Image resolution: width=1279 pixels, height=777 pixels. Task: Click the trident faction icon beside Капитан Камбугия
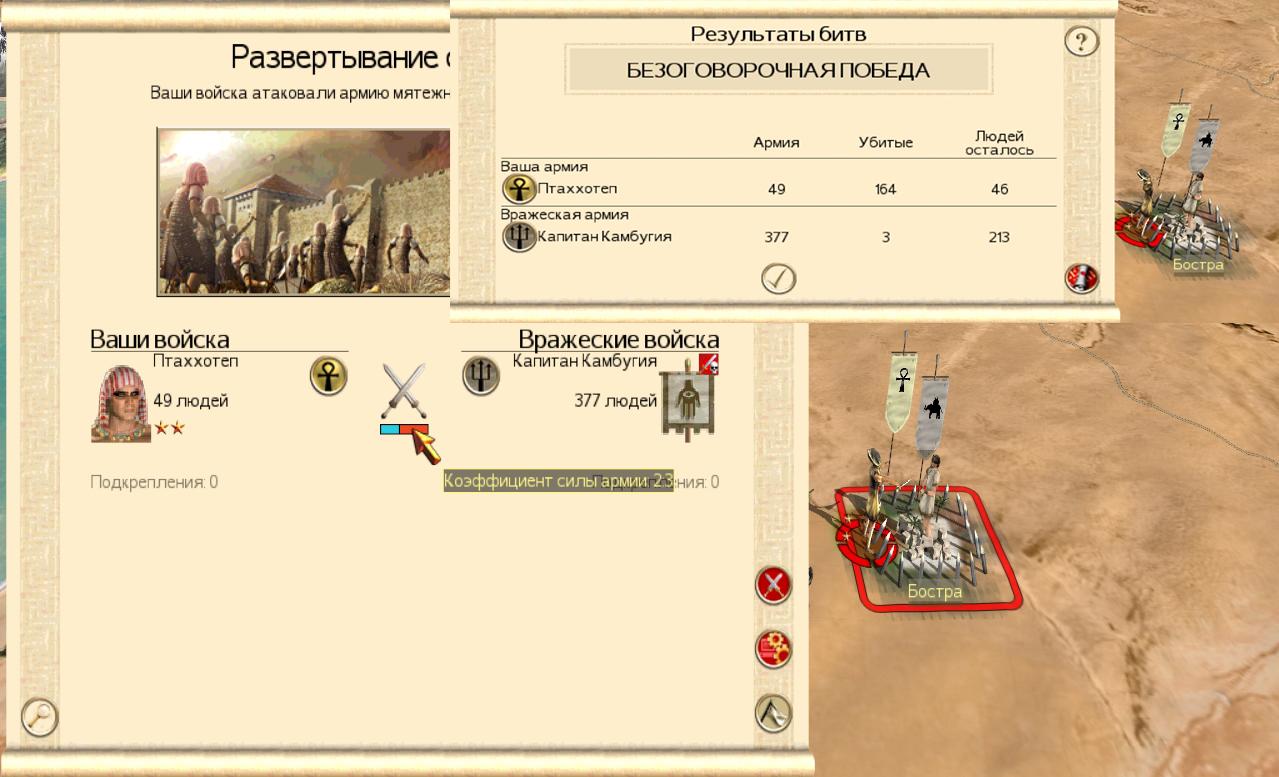click(481, 376)
